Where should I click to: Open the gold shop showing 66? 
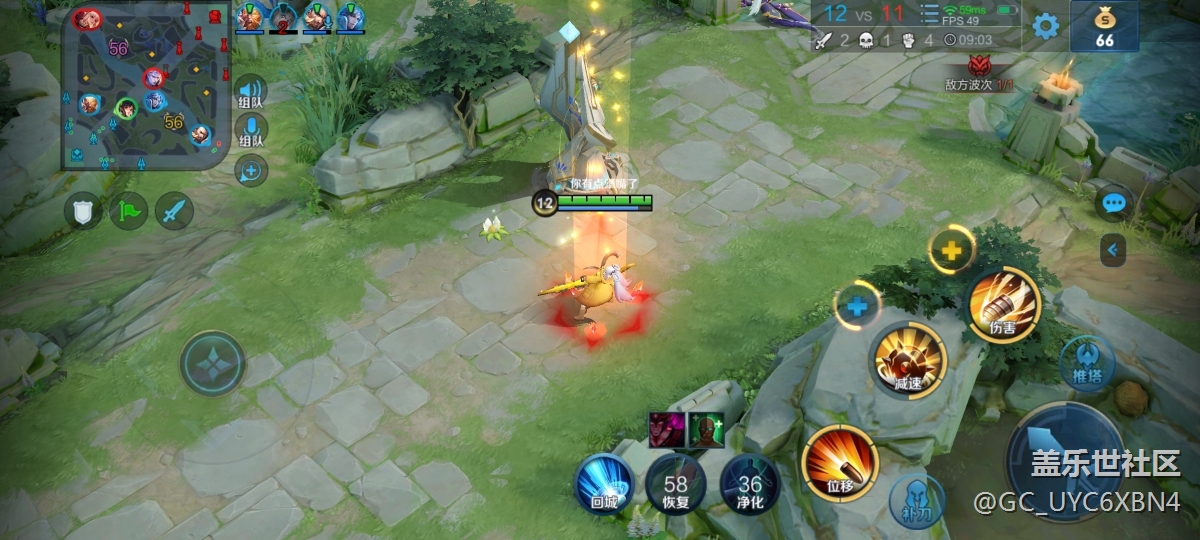[x=1104, y=27]
